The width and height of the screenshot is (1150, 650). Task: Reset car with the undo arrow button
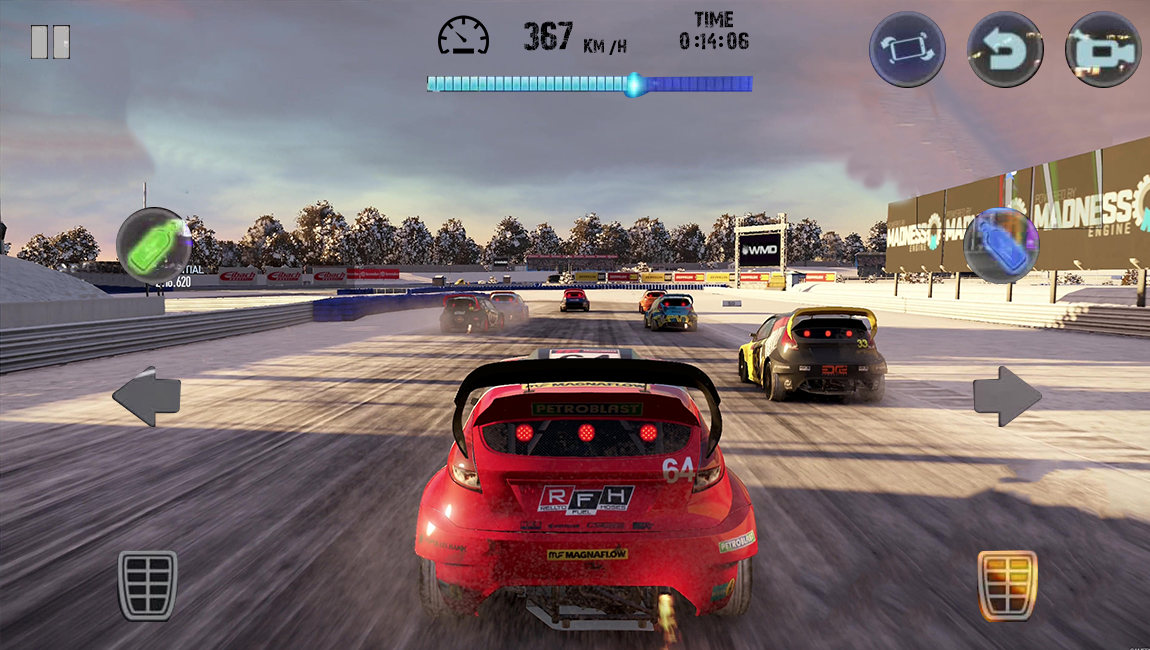[1005, 49]
